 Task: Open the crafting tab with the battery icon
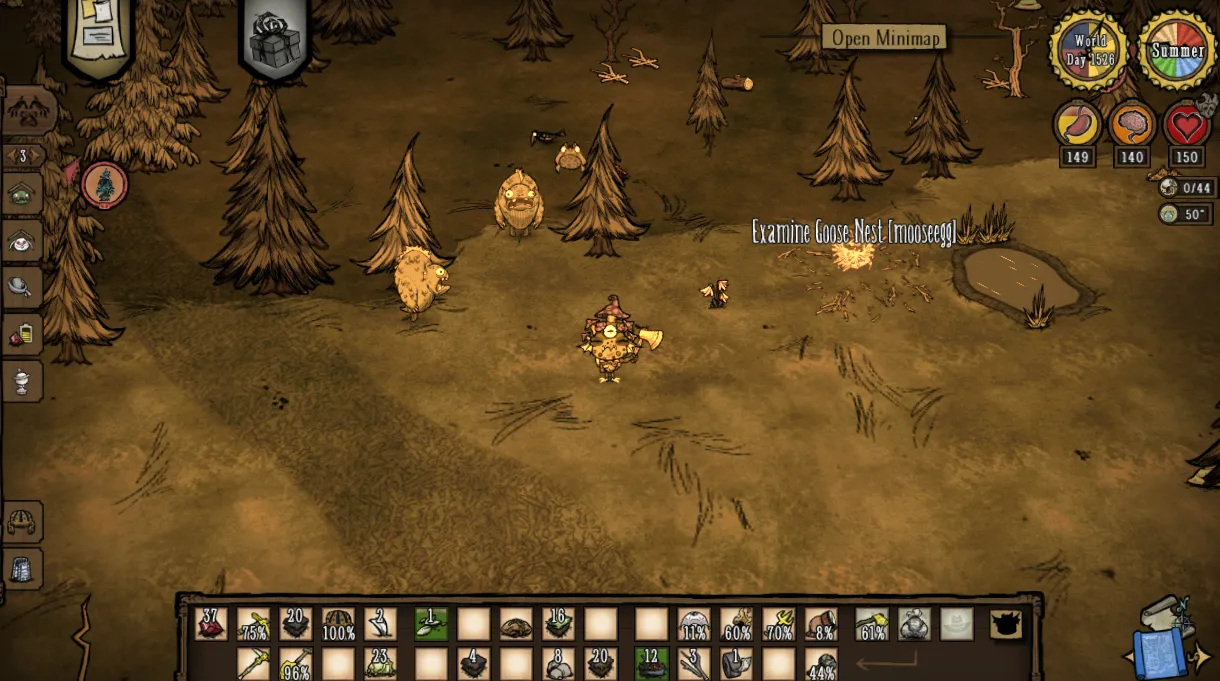coord(22,334)
